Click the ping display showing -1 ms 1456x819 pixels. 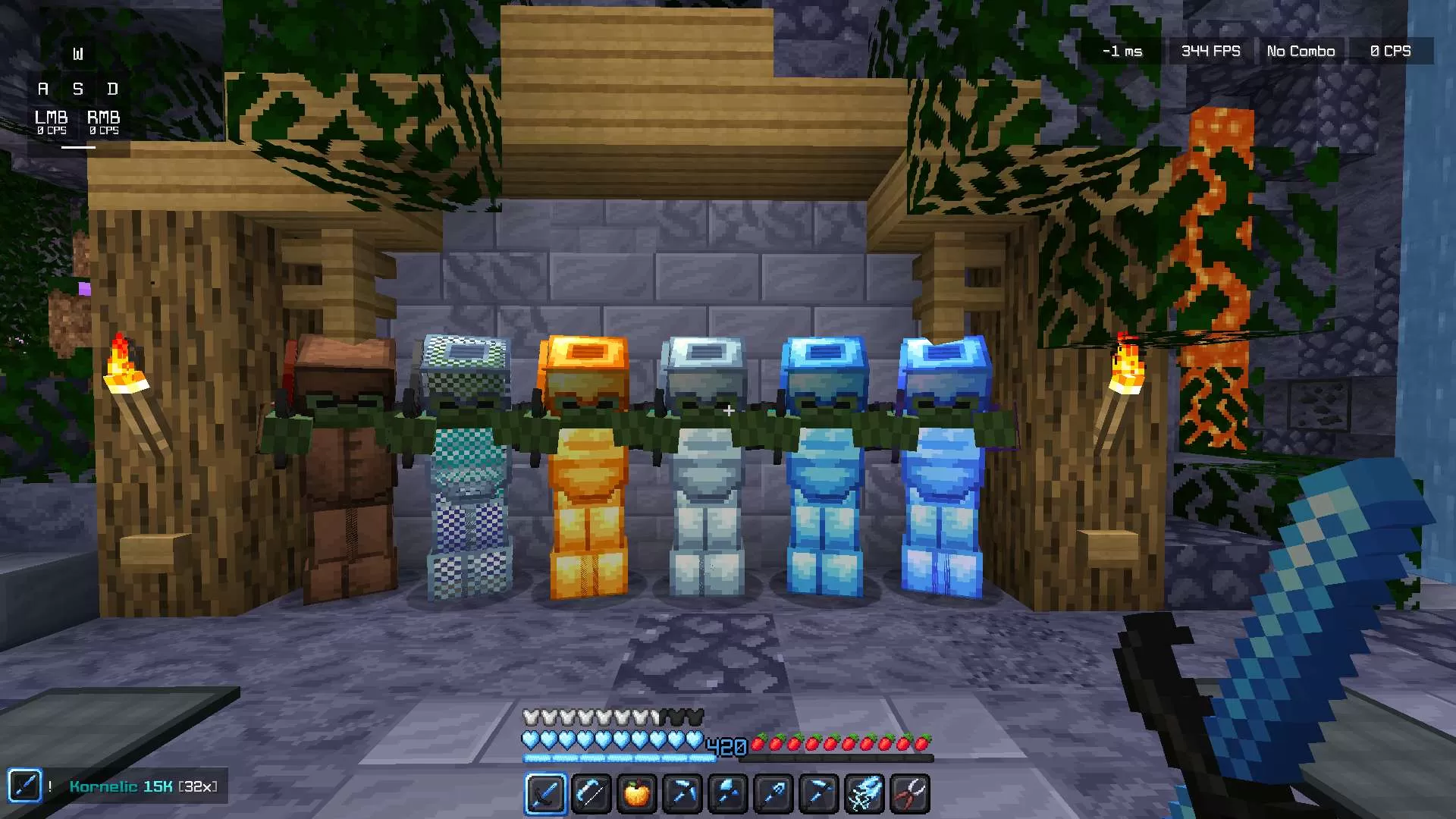click(1121, 51)
